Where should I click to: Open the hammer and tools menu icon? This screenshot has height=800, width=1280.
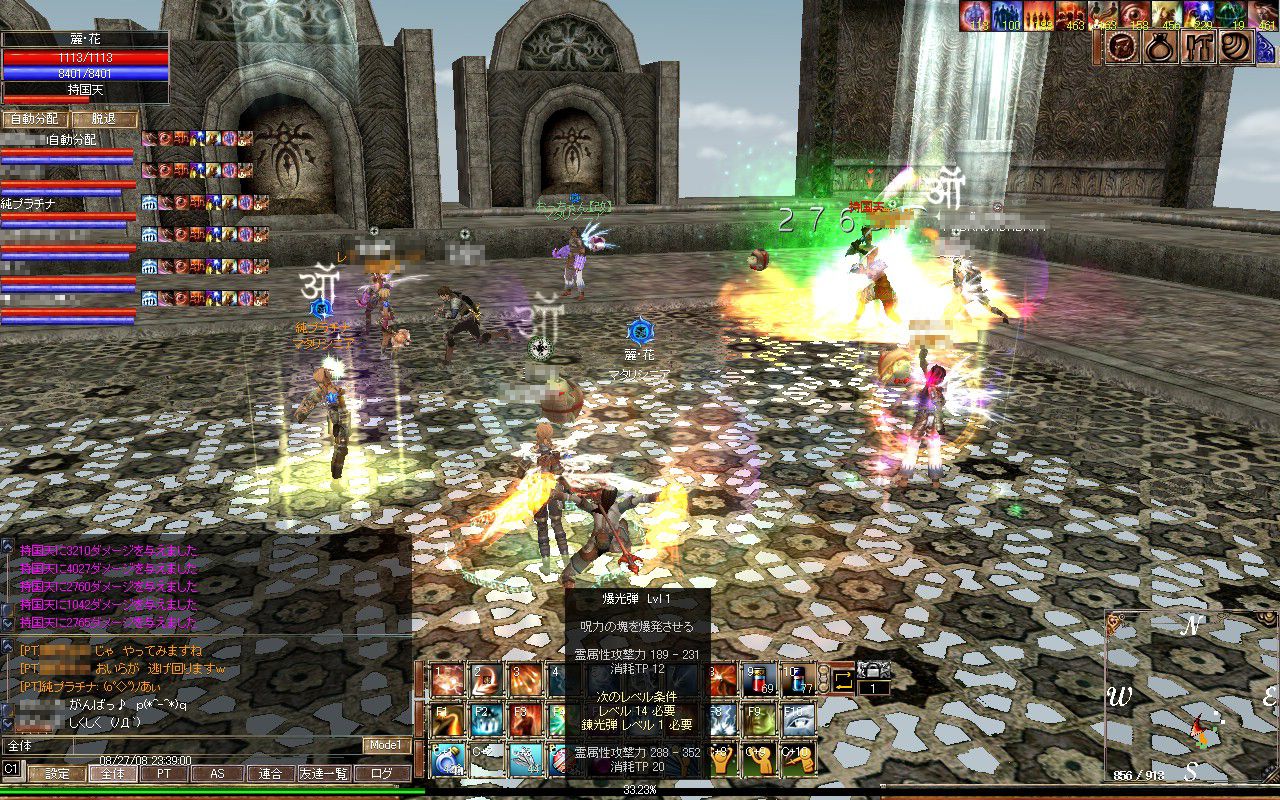tap(1198, 47)
